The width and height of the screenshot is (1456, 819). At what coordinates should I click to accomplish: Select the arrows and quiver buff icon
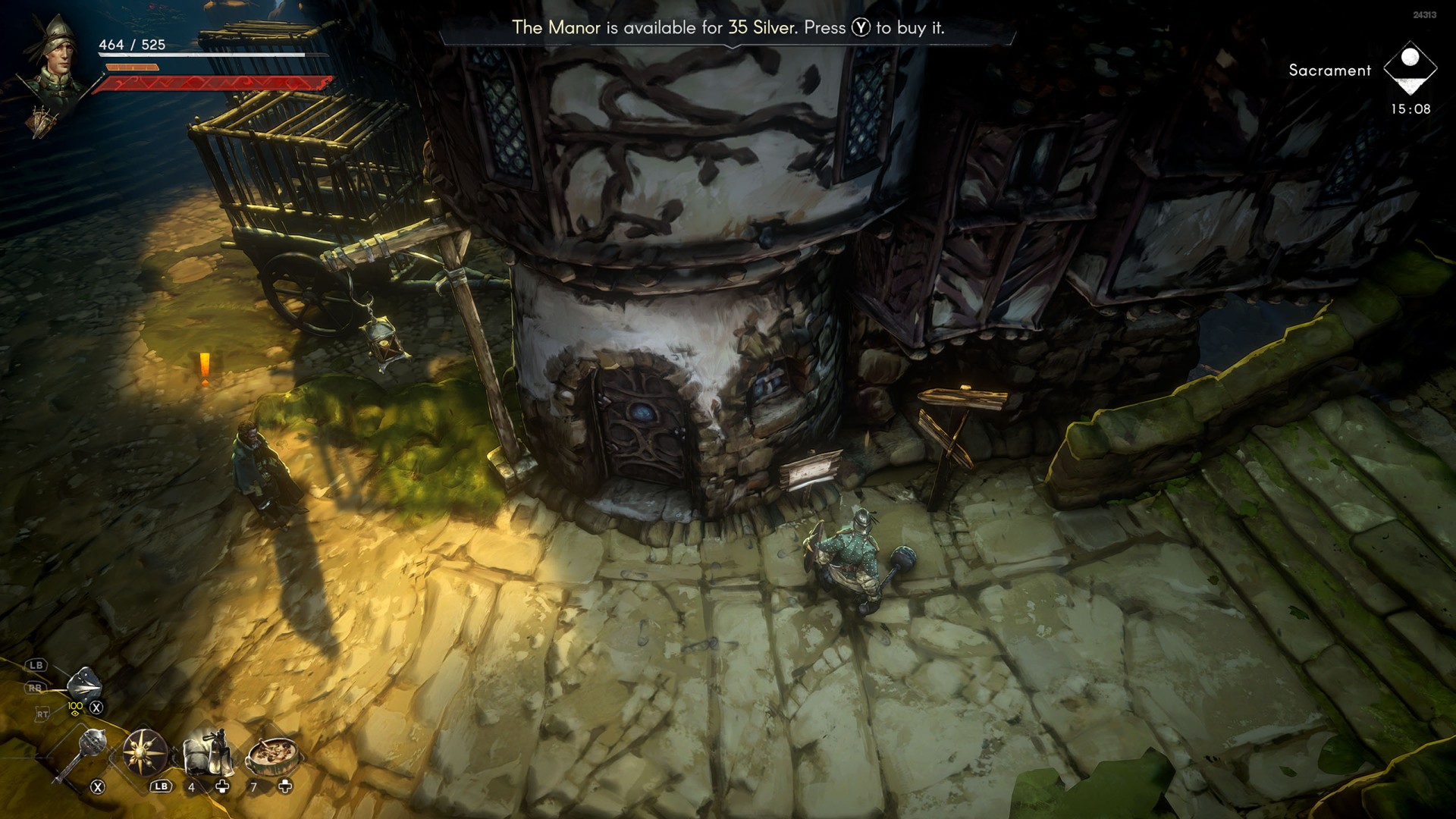44,121
